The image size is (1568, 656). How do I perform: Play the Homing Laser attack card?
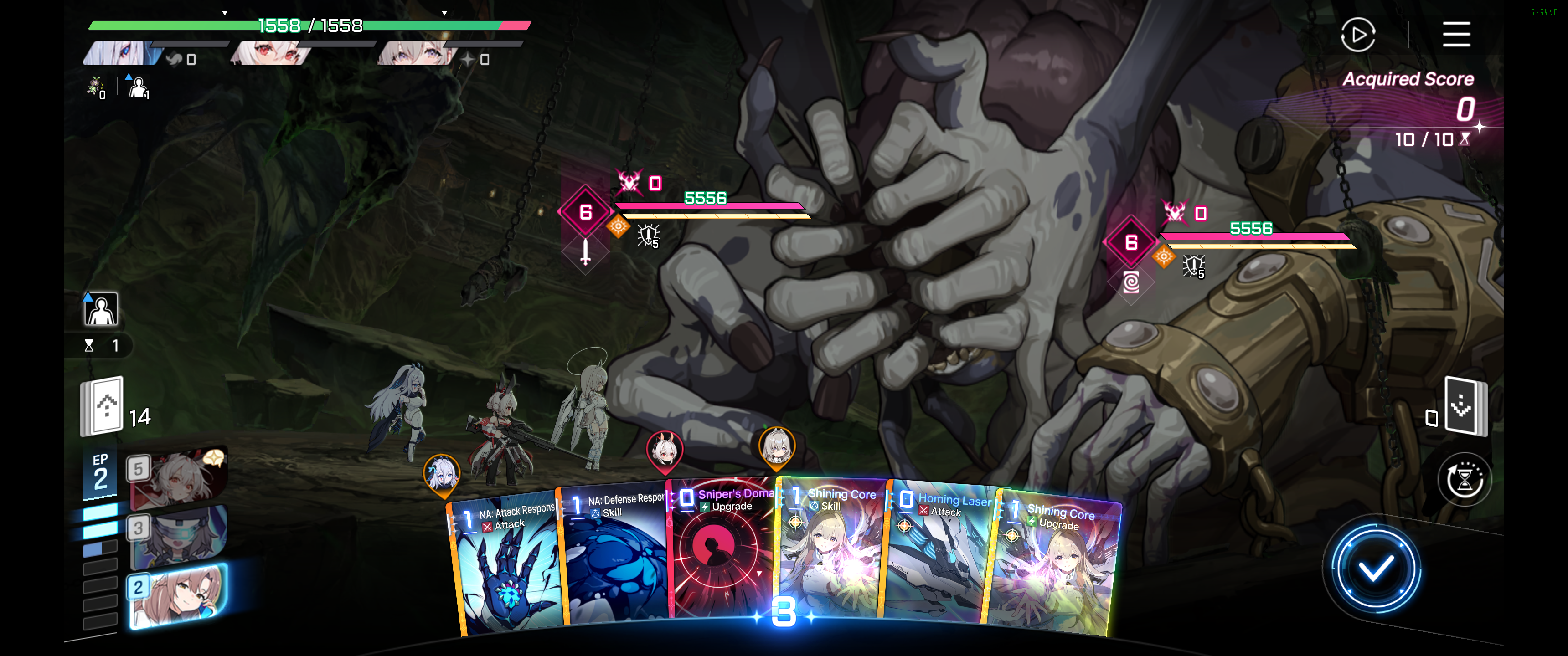[940, 554]
